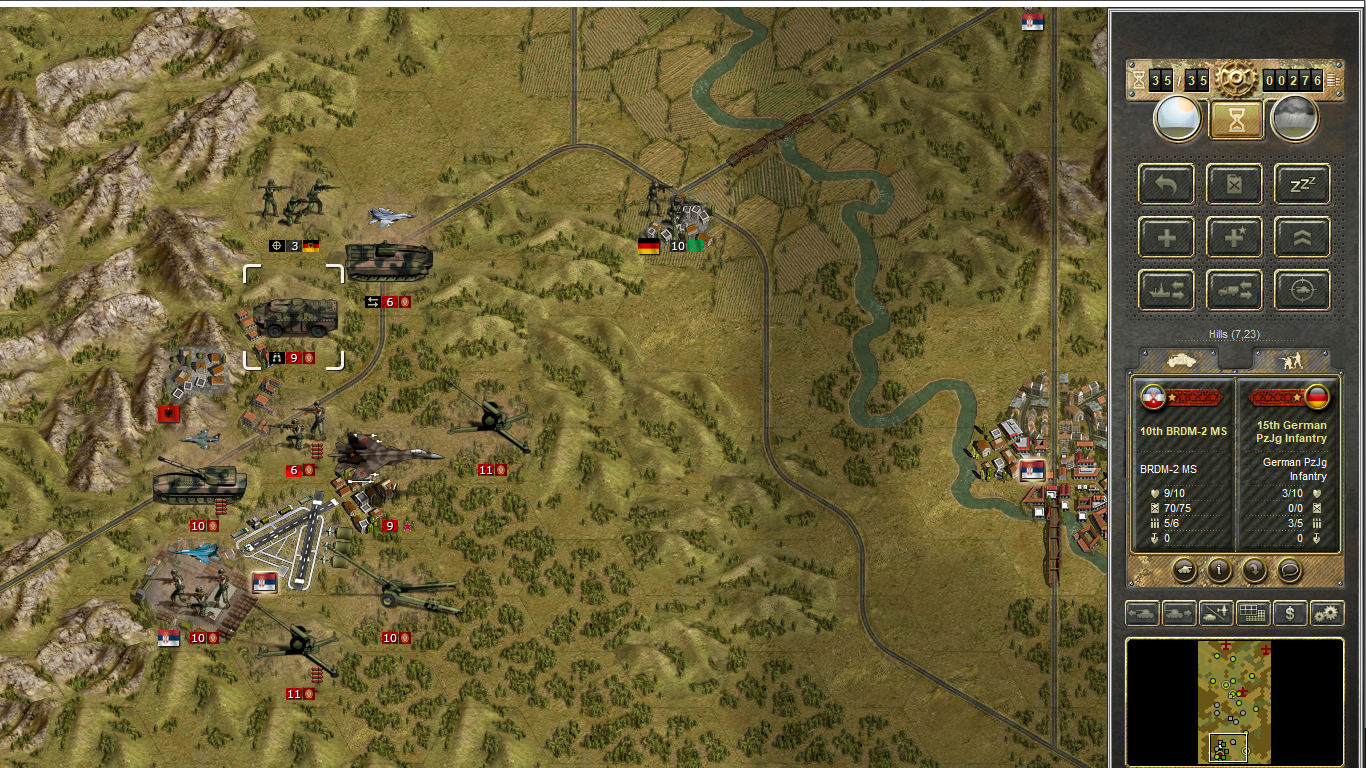Click the plain plus reinforcements button
The height and width of the screenshot is (768, 1366).
1166,238
